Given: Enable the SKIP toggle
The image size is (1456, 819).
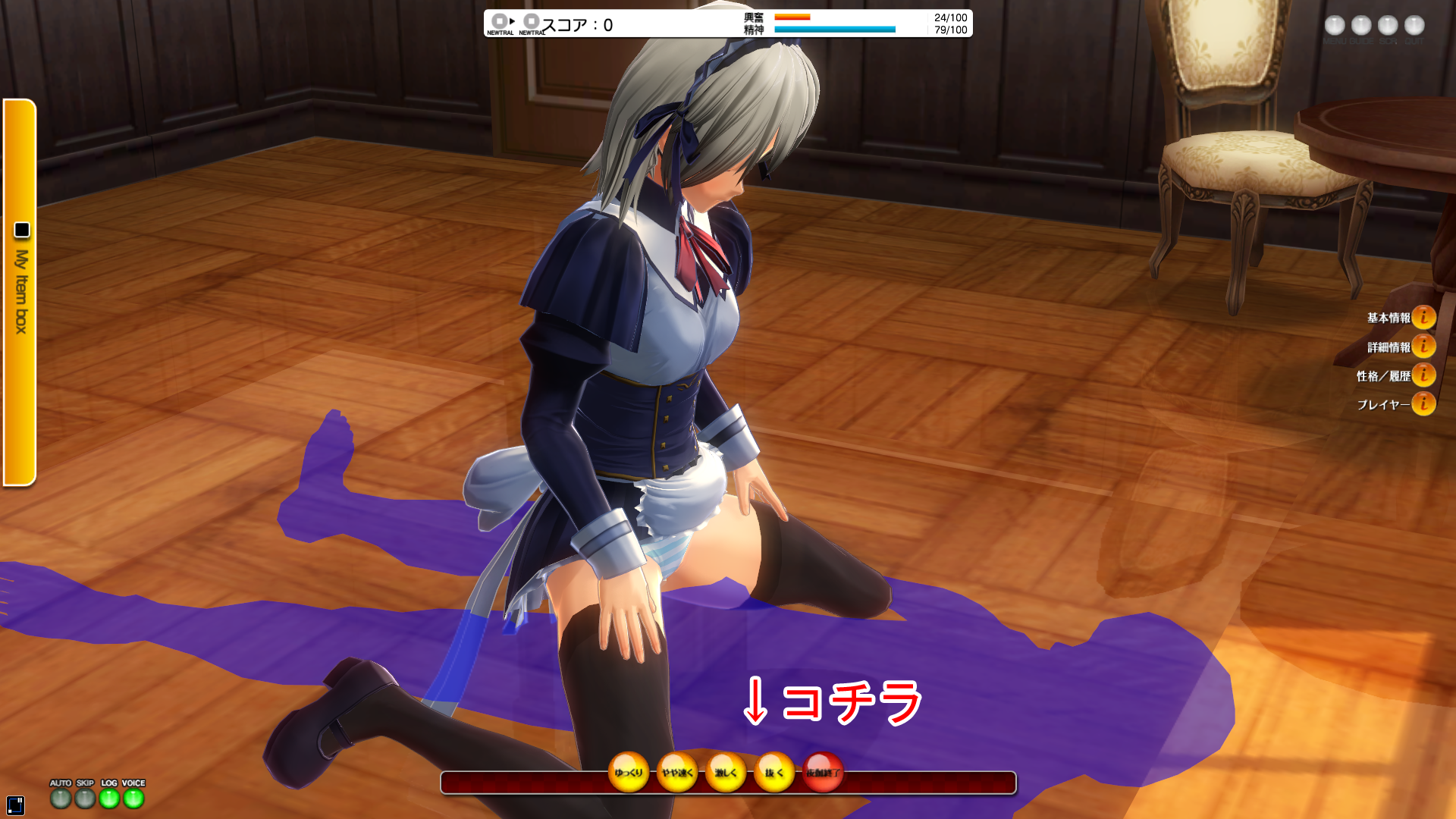Looking at the screenshot, I should click(x=85, y=798).
